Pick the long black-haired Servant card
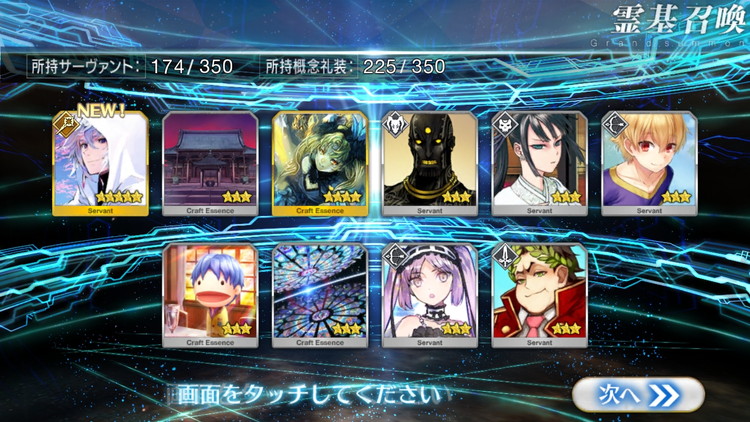The width and height of the screenshot is (750, 422). (x=539, y=162)
